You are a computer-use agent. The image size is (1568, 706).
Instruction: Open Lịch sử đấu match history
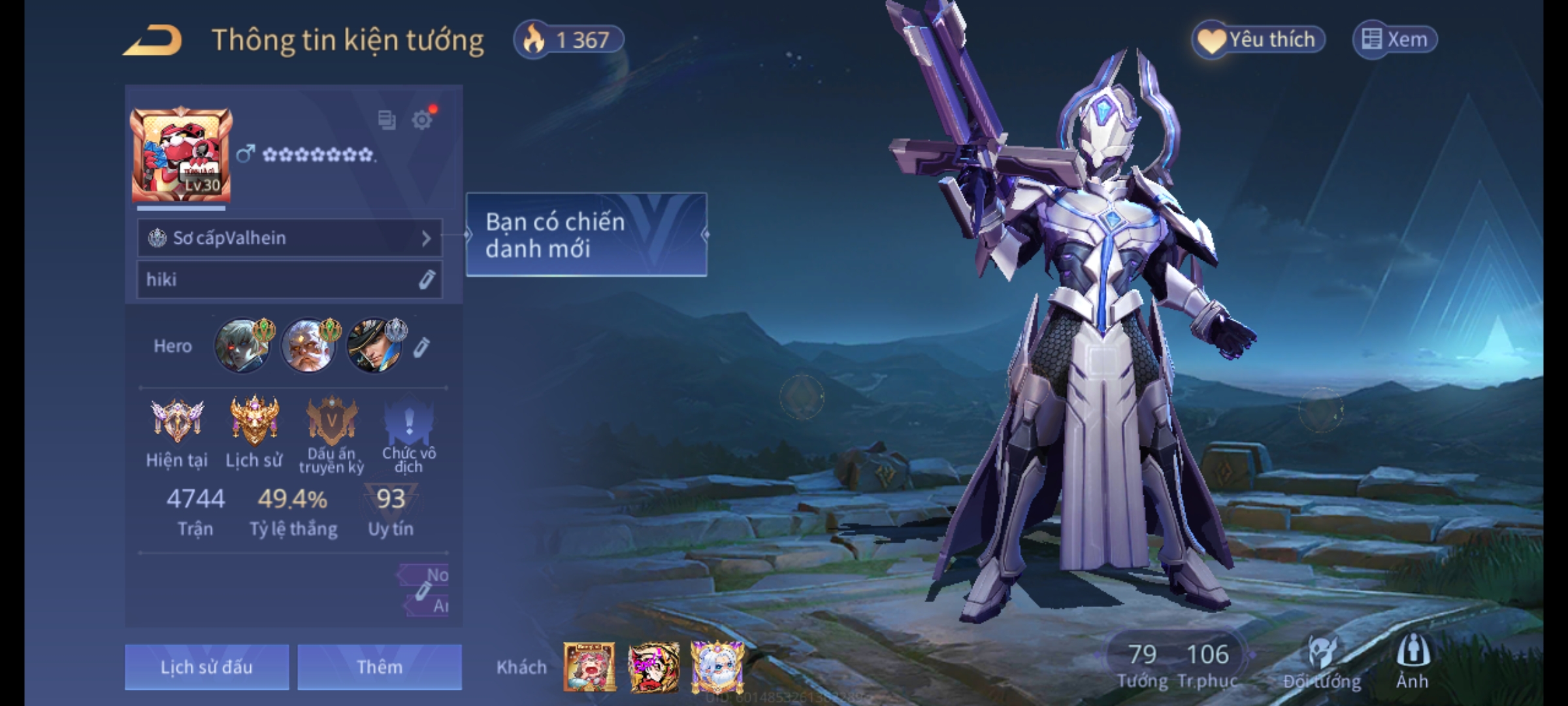coord(206,667)
